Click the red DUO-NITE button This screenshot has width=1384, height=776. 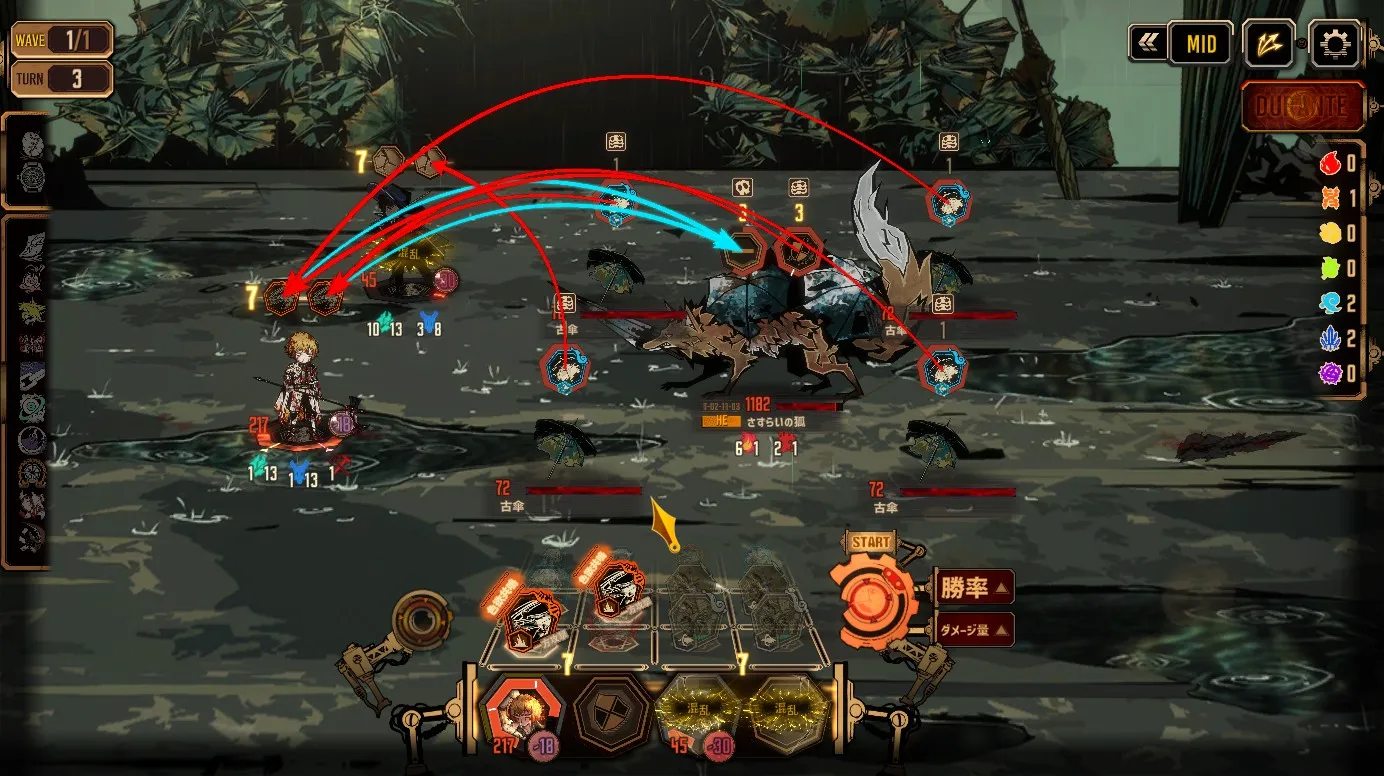pyautogui.click(x=1303, y=107)
